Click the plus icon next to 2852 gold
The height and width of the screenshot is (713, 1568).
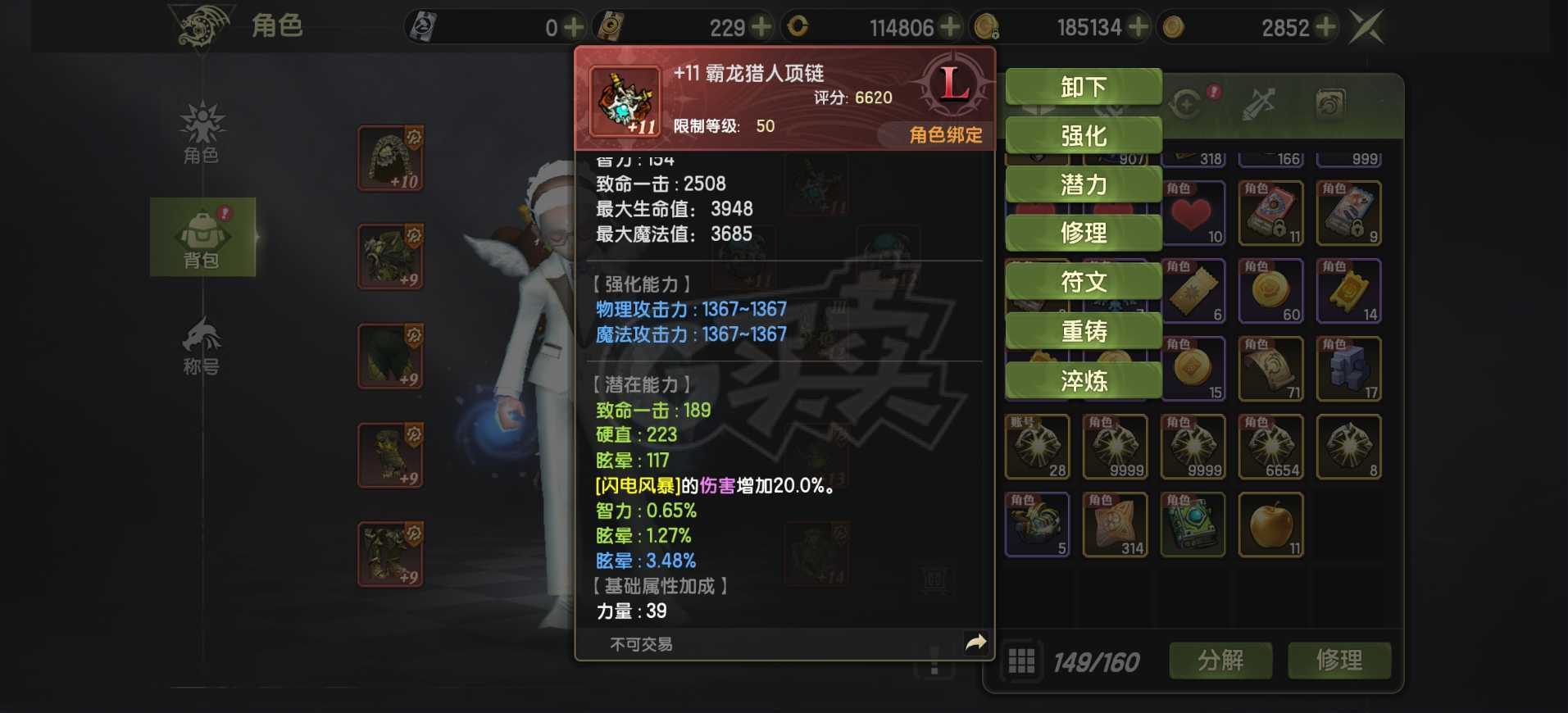click(x=1324, y=26)
